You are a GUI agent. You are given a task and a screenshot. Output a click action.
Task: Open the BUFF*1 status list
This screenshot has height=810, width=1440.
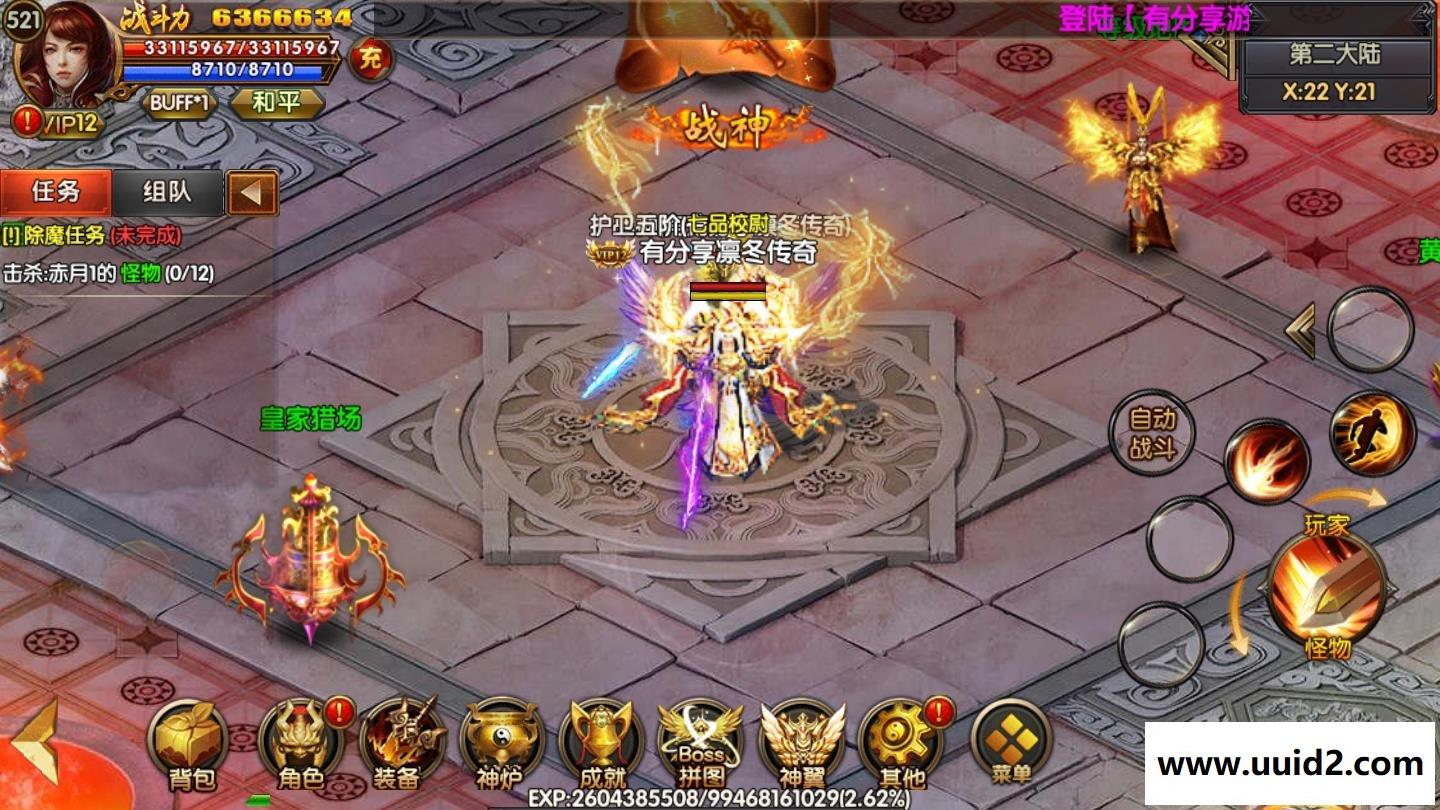(179, 103)
